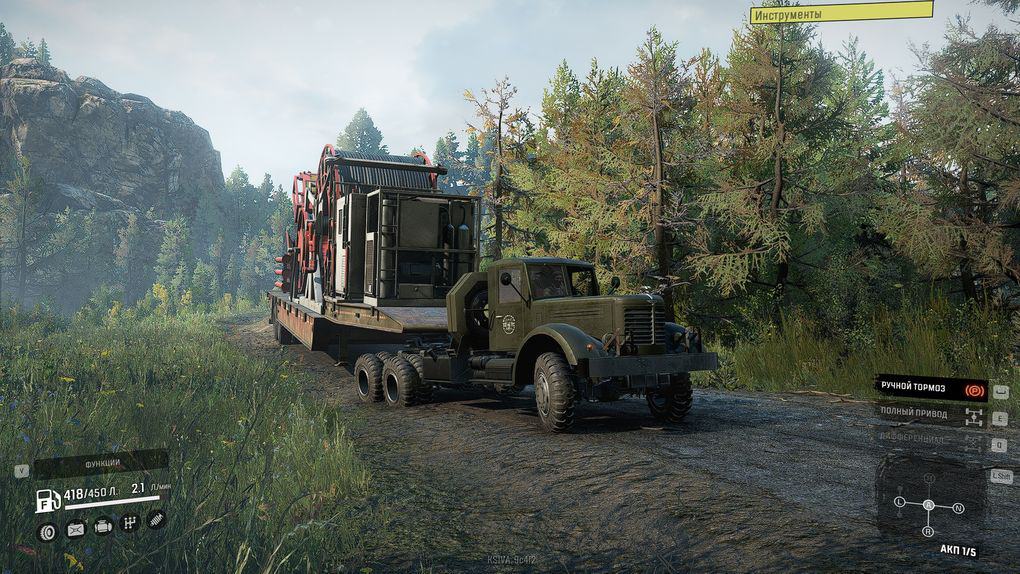Click the suspension spring status icon
This screenshot has width=1020, height=574.
tap(156, 519)
